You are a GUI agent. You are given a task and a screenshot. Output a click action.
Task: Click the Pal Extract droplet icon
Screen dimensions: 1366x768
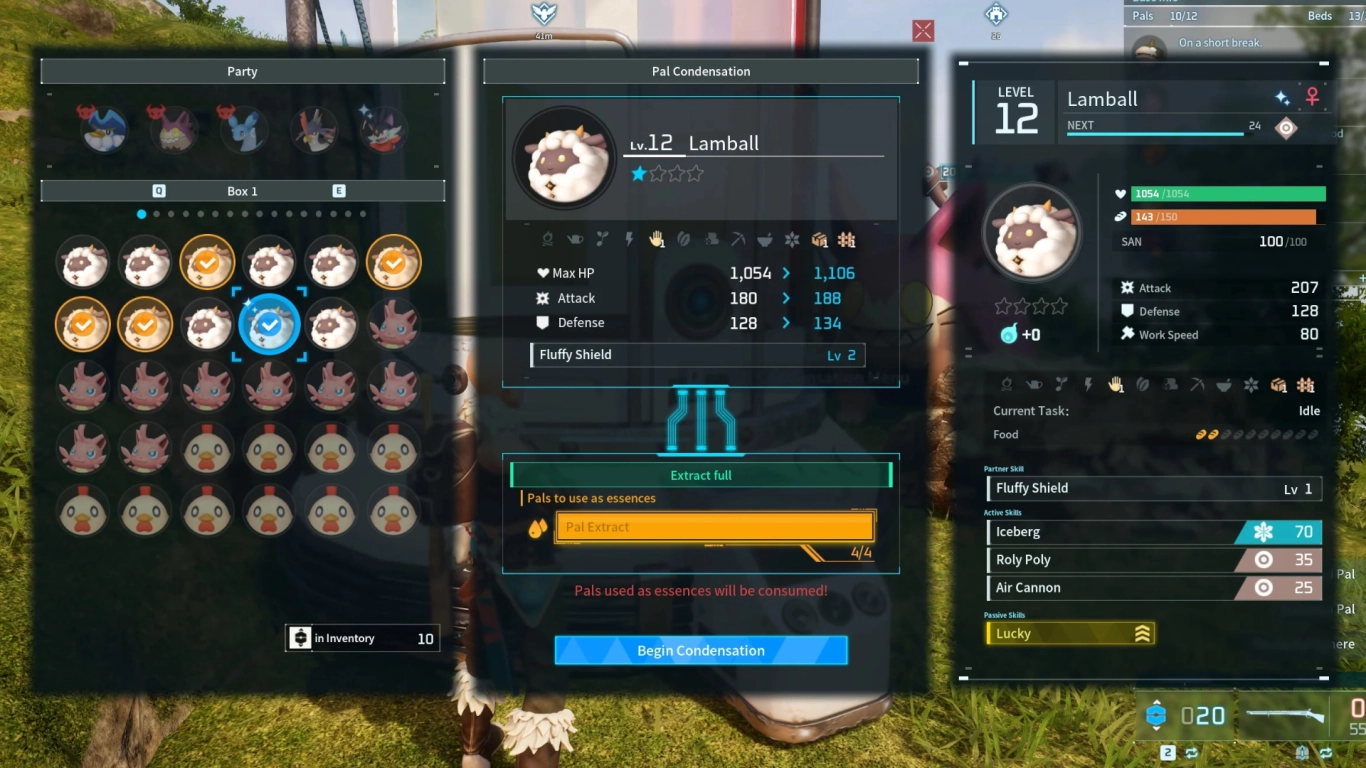[x=540, y=527]
